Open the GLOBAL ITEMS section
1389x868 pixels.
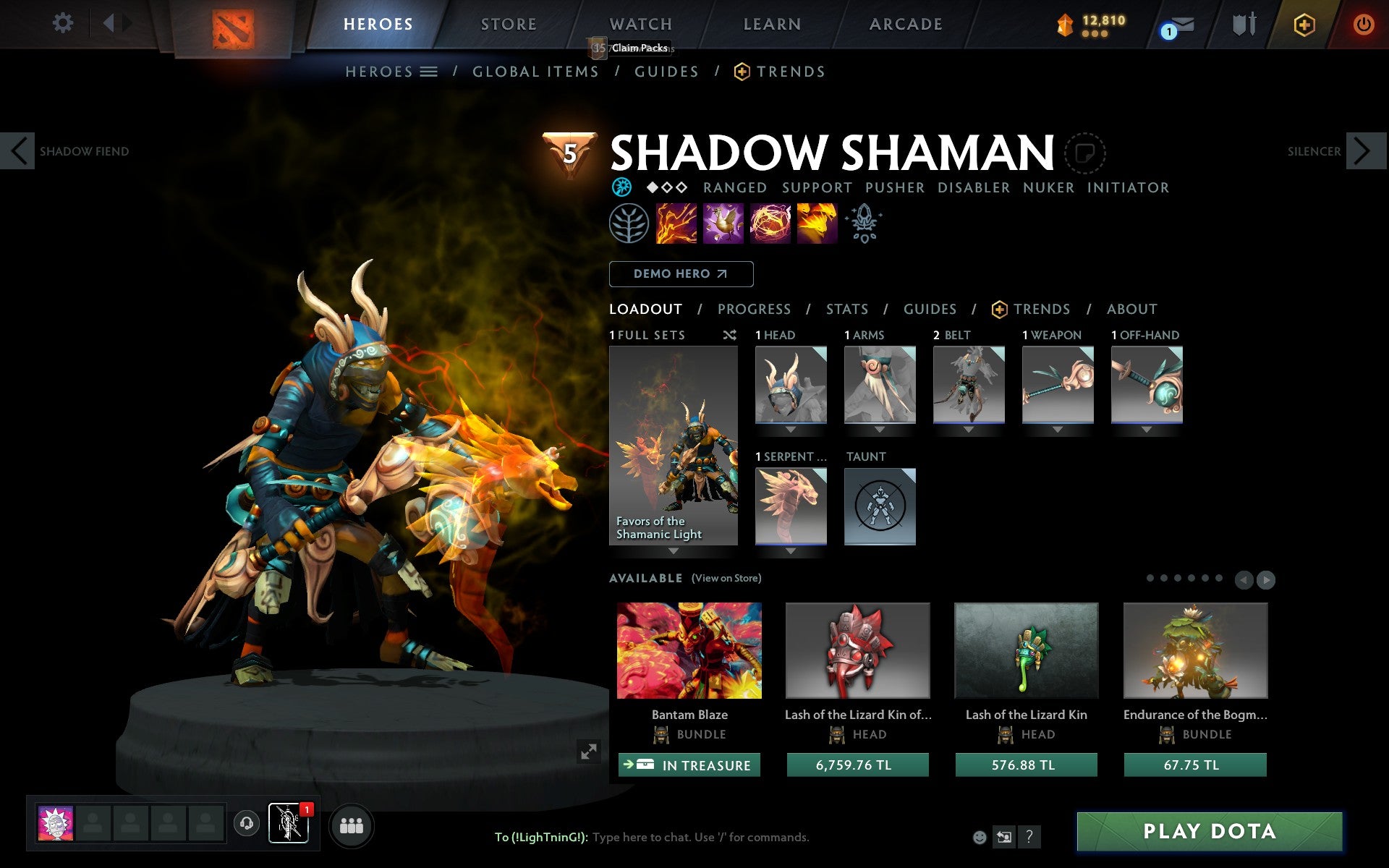tap(535, 72)
